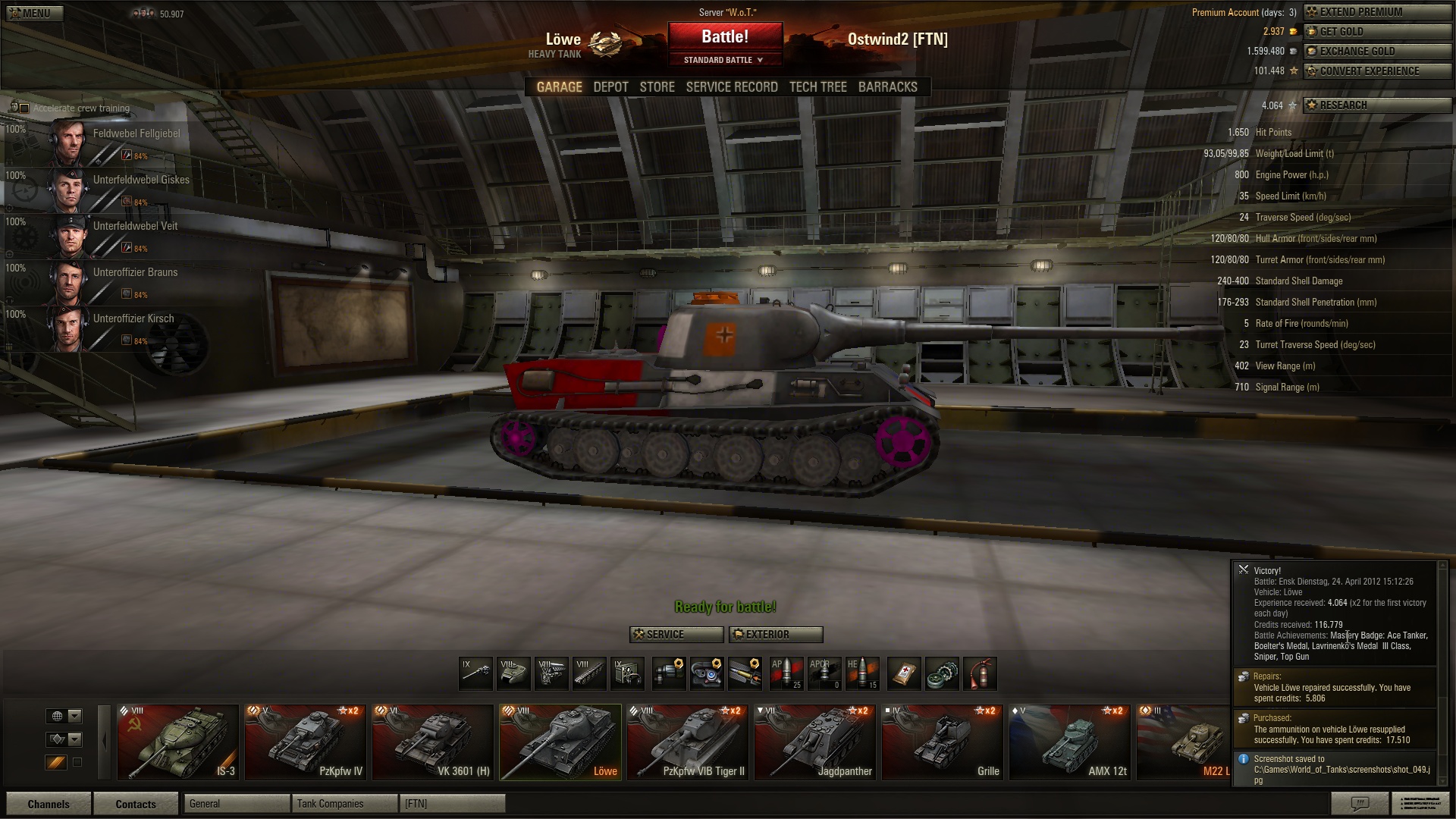This screenshot has width=1456, height=819.
Task: Open the Channels chat button
Action: 49,804
